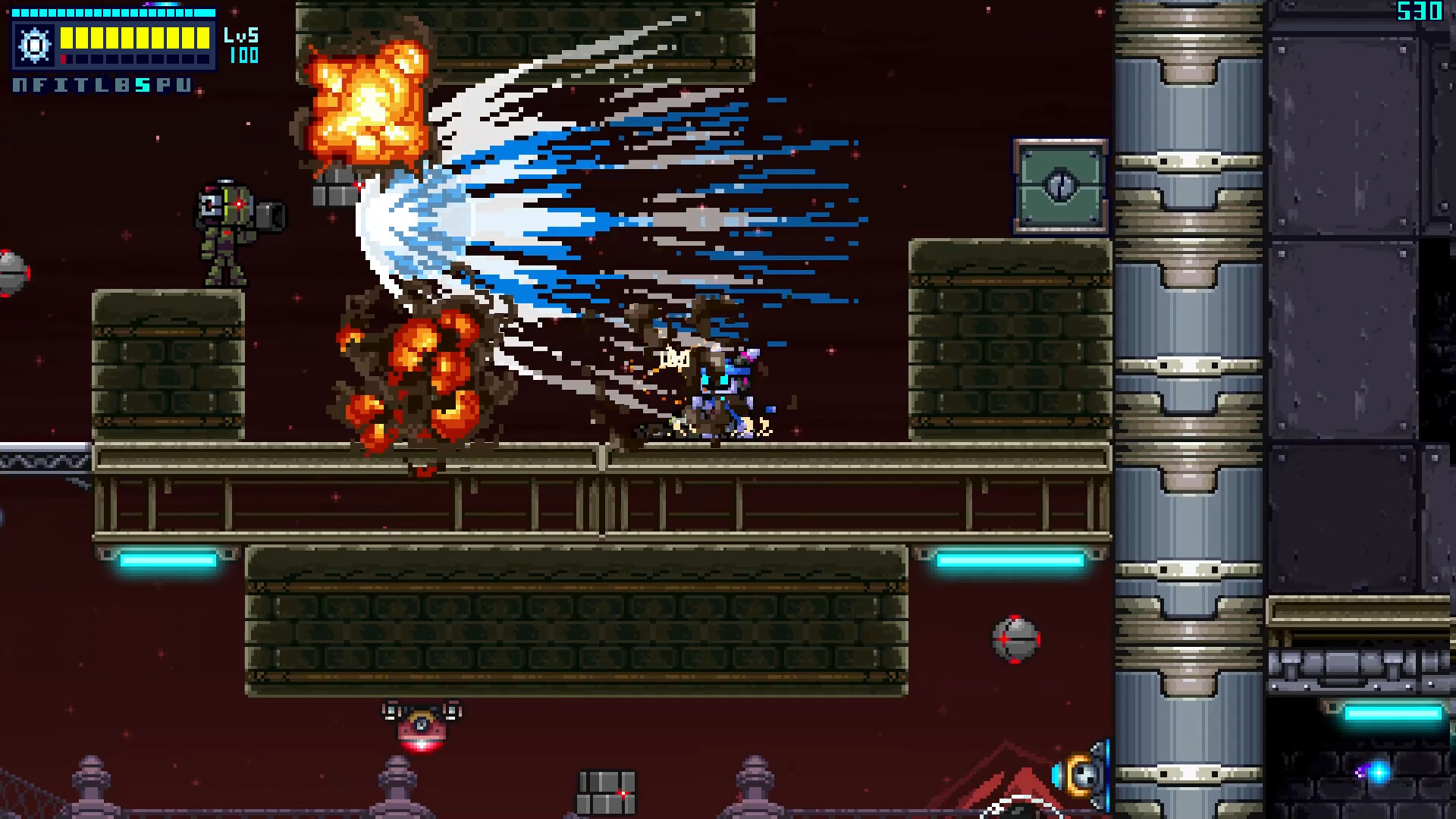Viewport: 1456px width, 819px height.
Task: Select the P weapon slot icon
Action: click(163, 86)
